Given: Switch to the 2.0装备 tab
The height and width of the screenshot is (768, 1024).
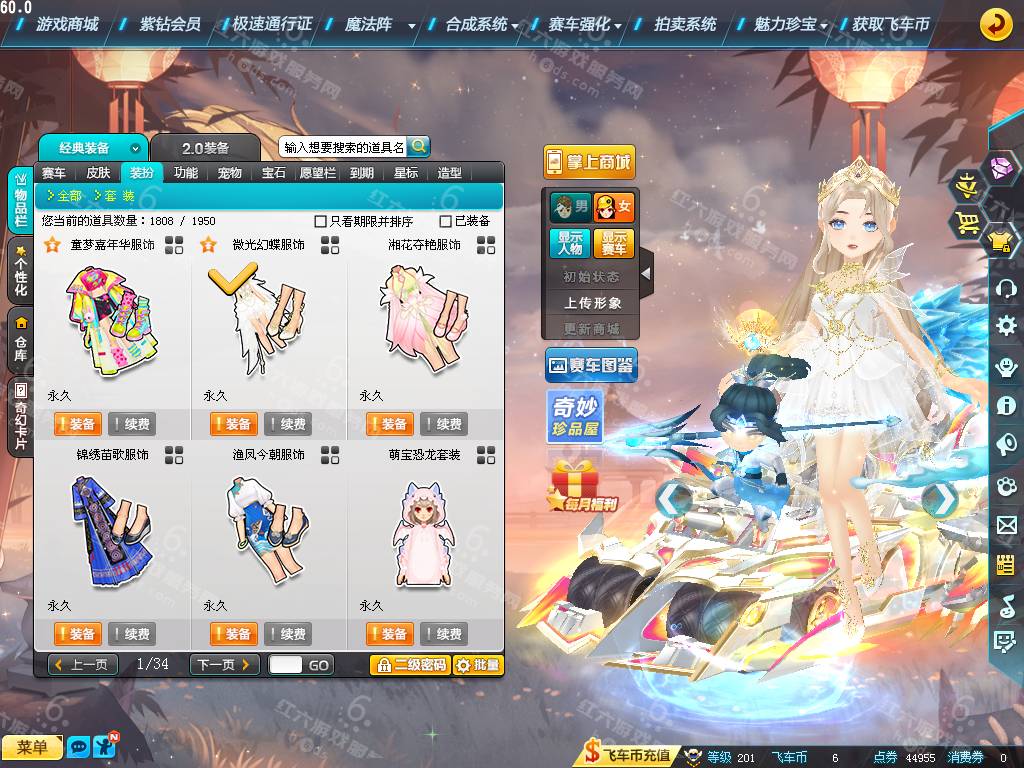Looking at the screenshot, I should 204,148.
